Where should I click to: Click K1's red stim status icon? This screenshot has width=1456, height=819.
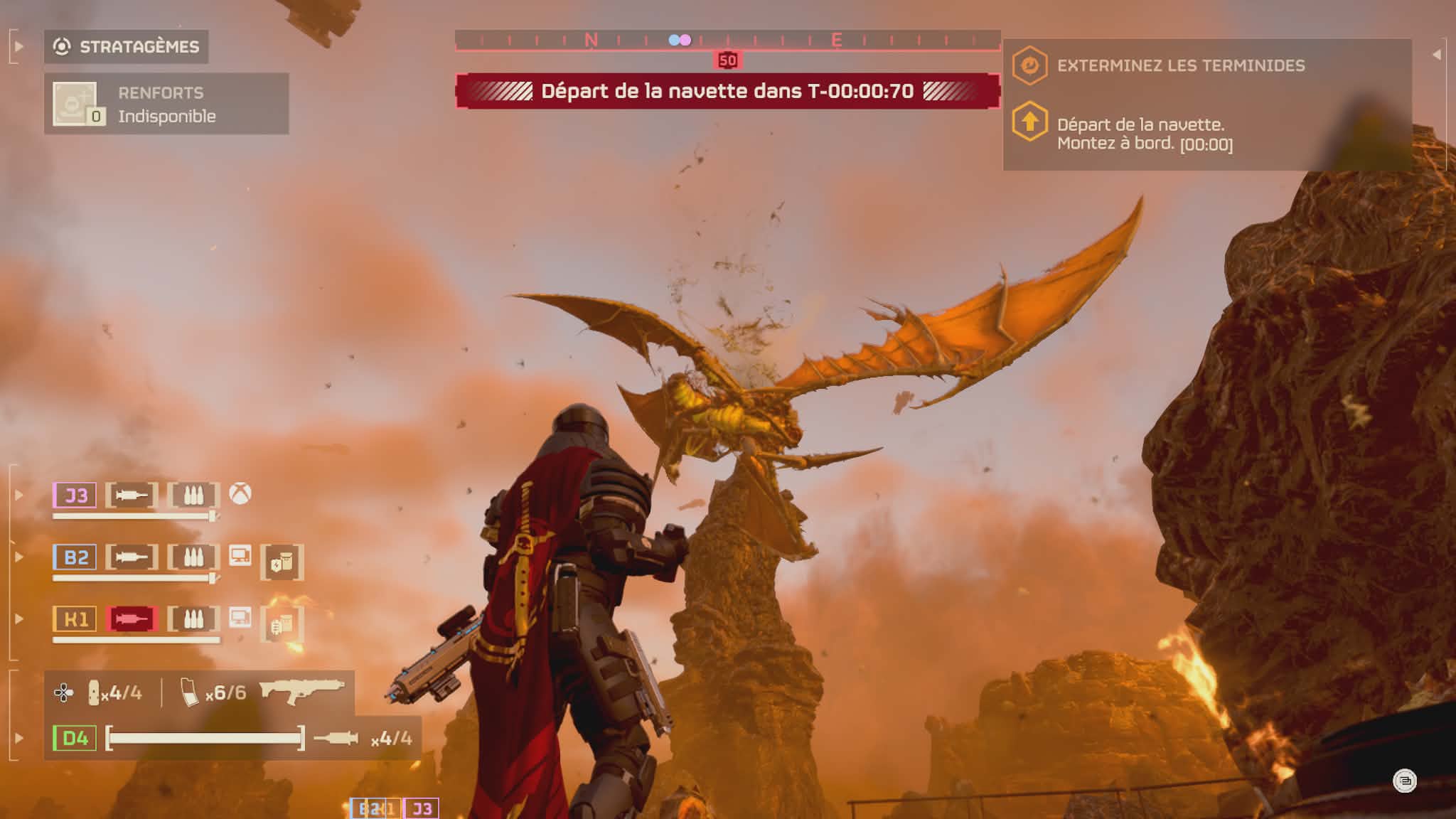(x=132, y=619)
